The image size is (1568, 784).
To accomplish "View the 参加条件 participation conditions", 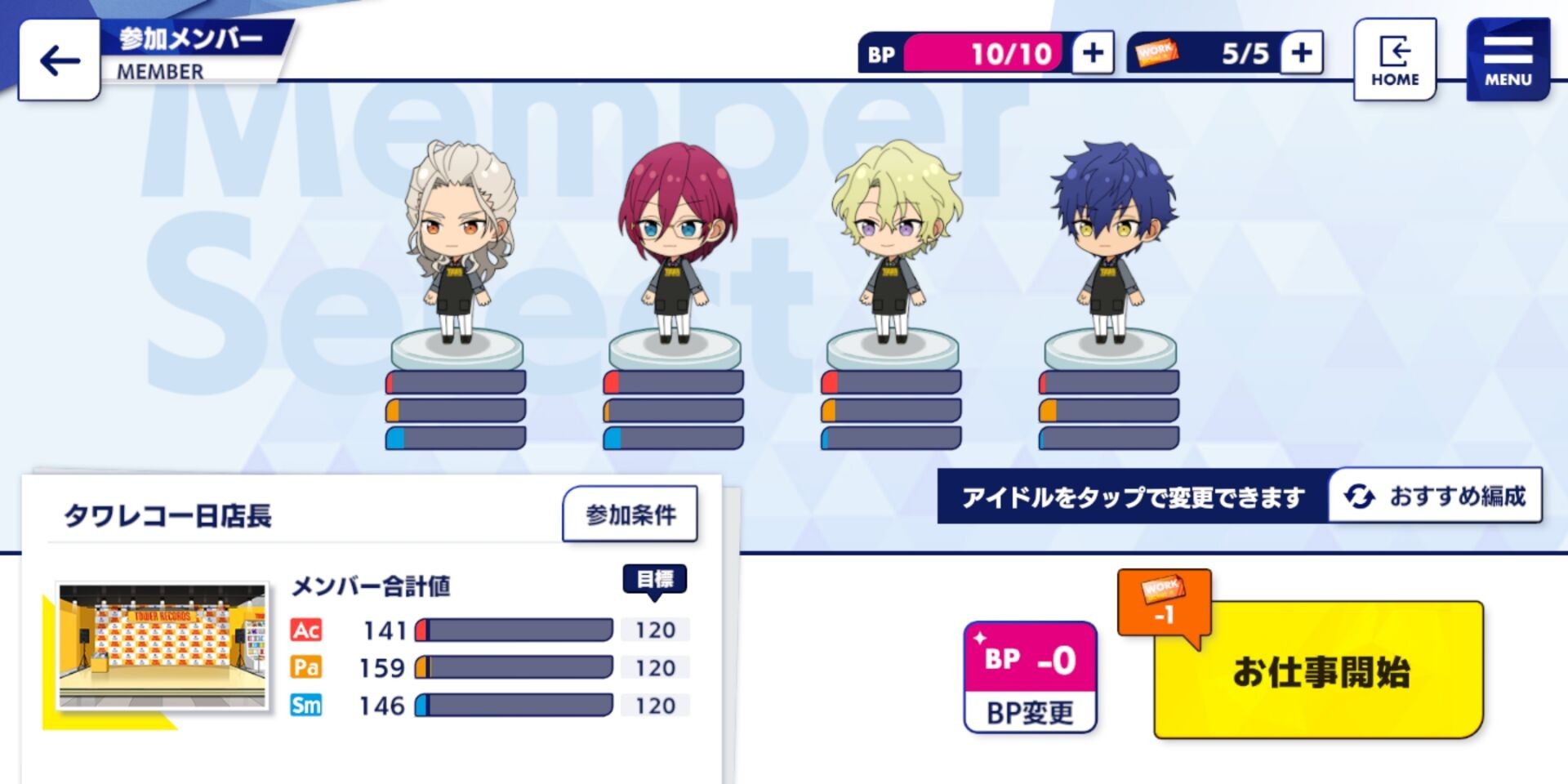I will point(630,514).
